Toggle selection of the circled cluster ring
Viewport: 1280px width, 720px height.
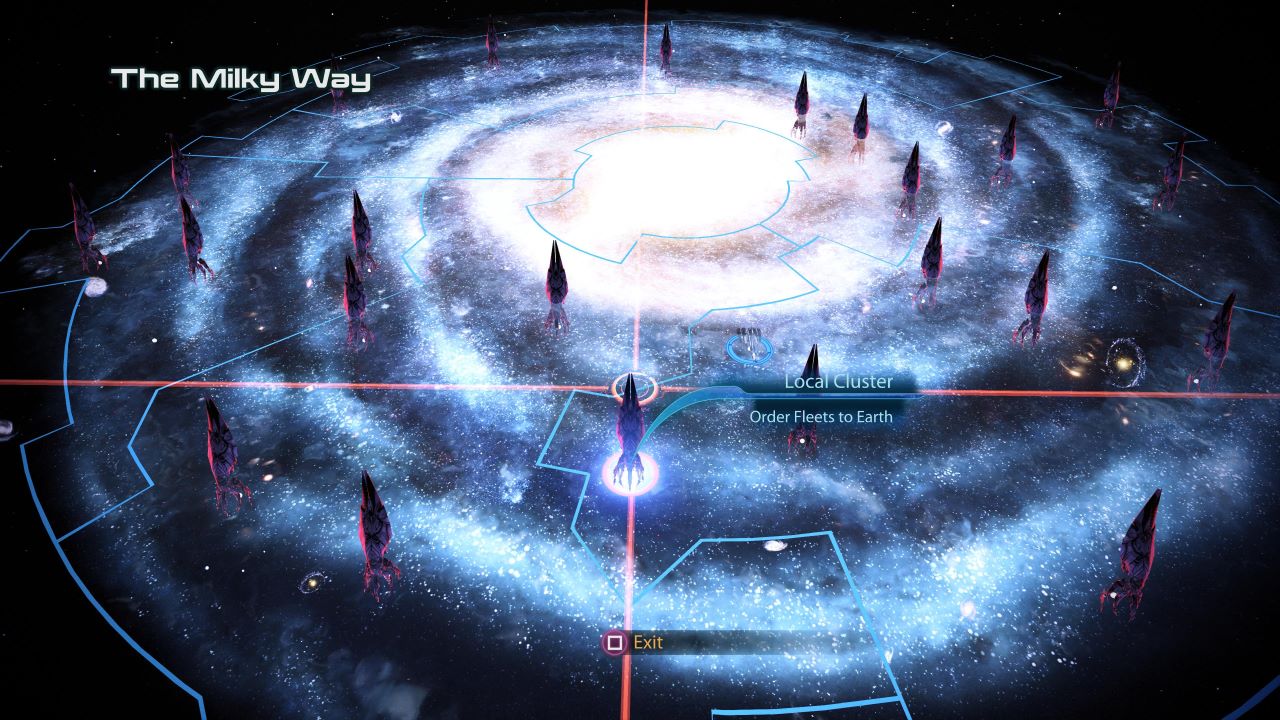click(x=634, y=388)
